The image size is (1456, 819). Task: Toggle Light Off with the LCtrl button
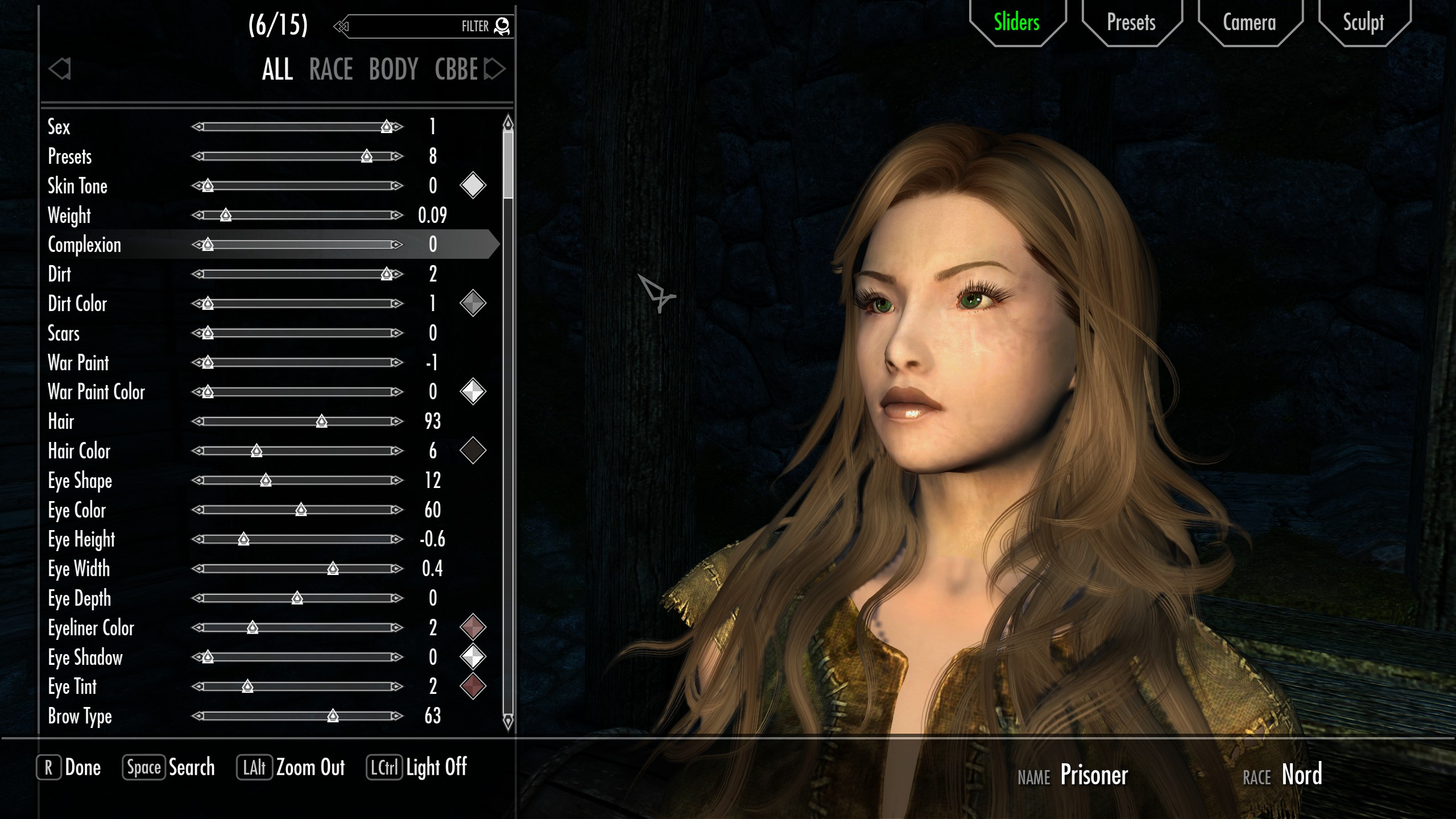pos(384,767)
